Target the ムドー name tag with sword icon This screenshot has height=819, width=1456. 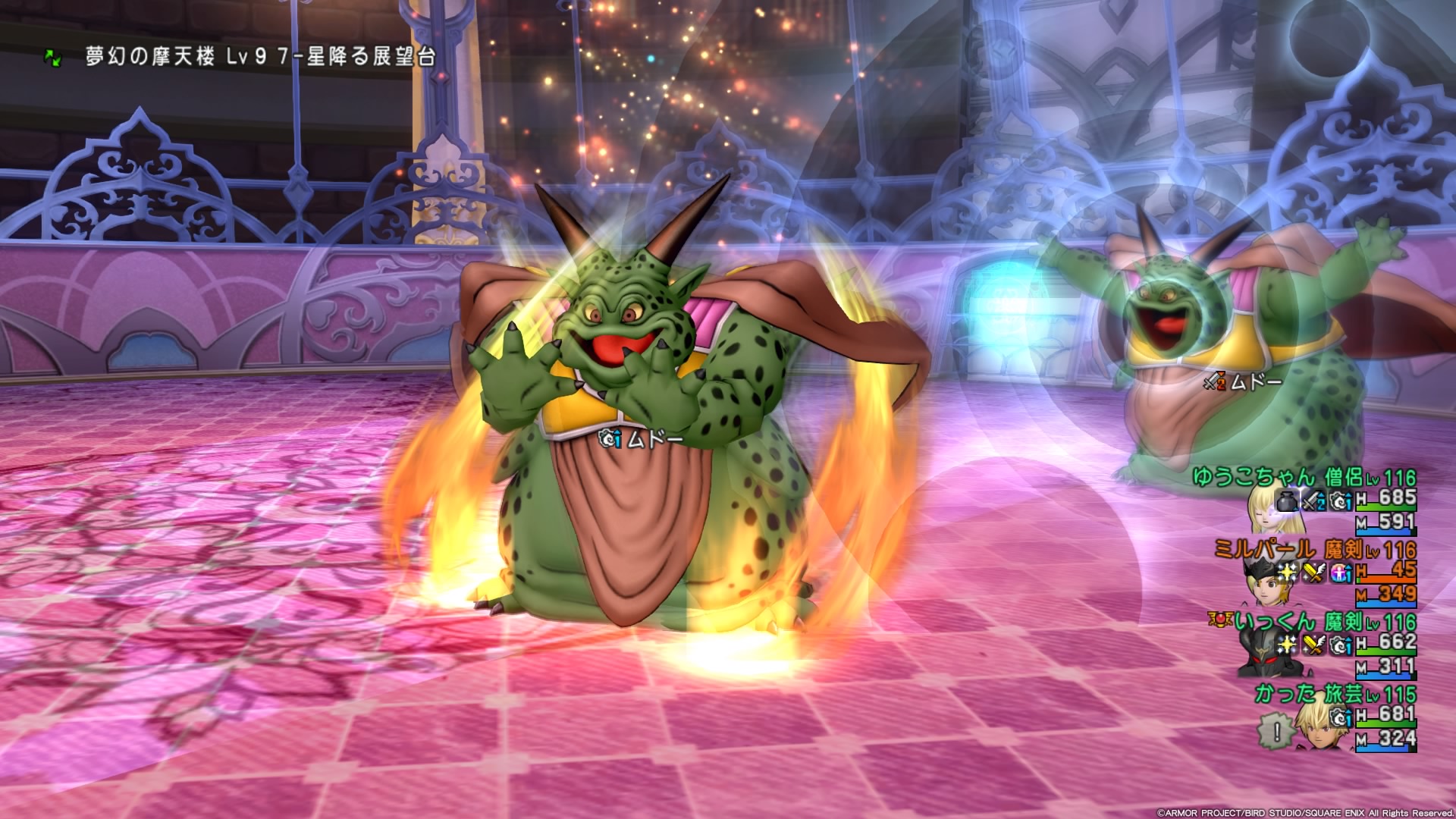(1242, 382)
